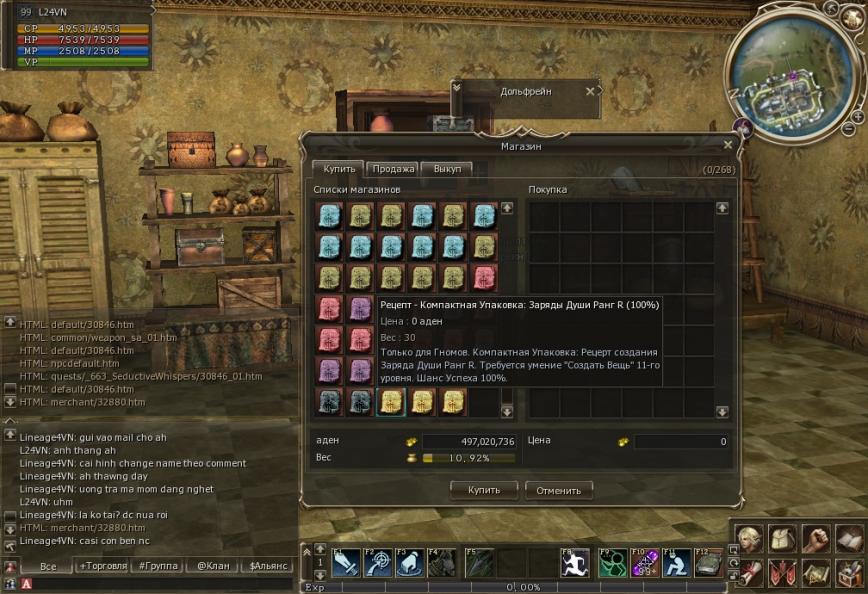The image size is (868, 594).
Task: Confirm purchase with the Купить button
Action: coord(484,490)
